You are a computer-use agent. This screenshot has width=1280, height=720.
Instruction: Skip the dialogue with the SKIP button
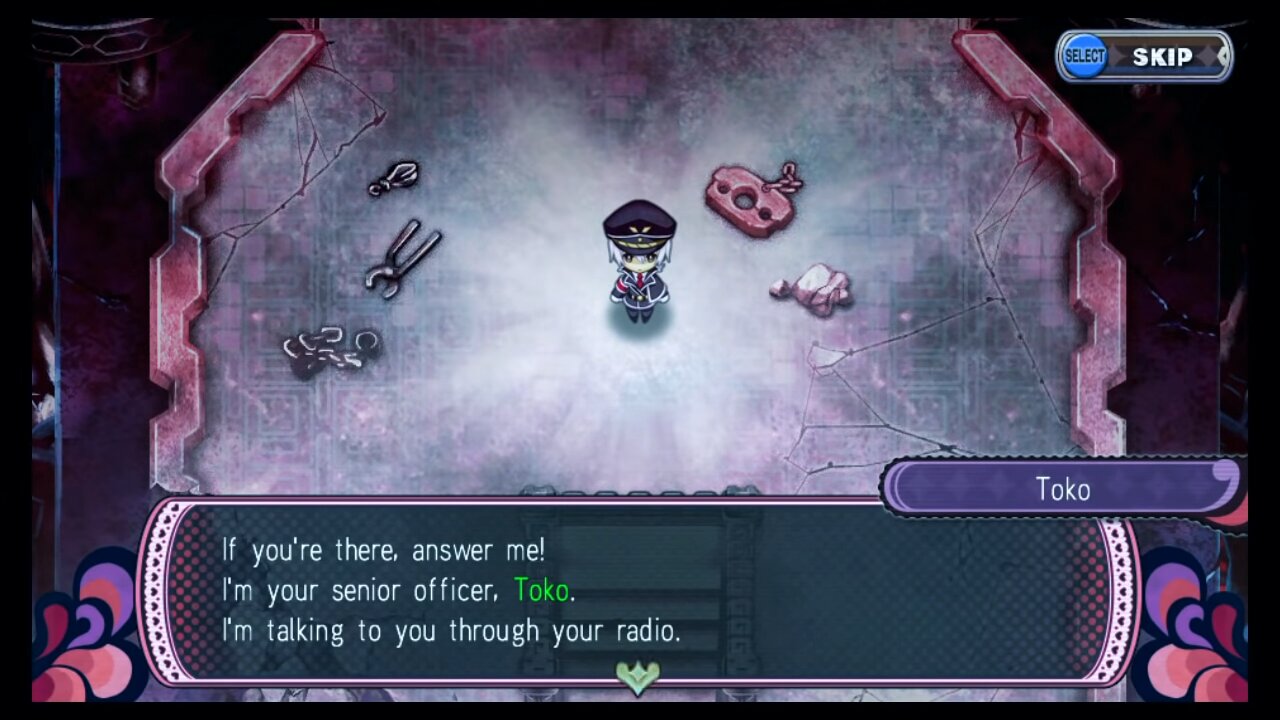(1145, 57)
